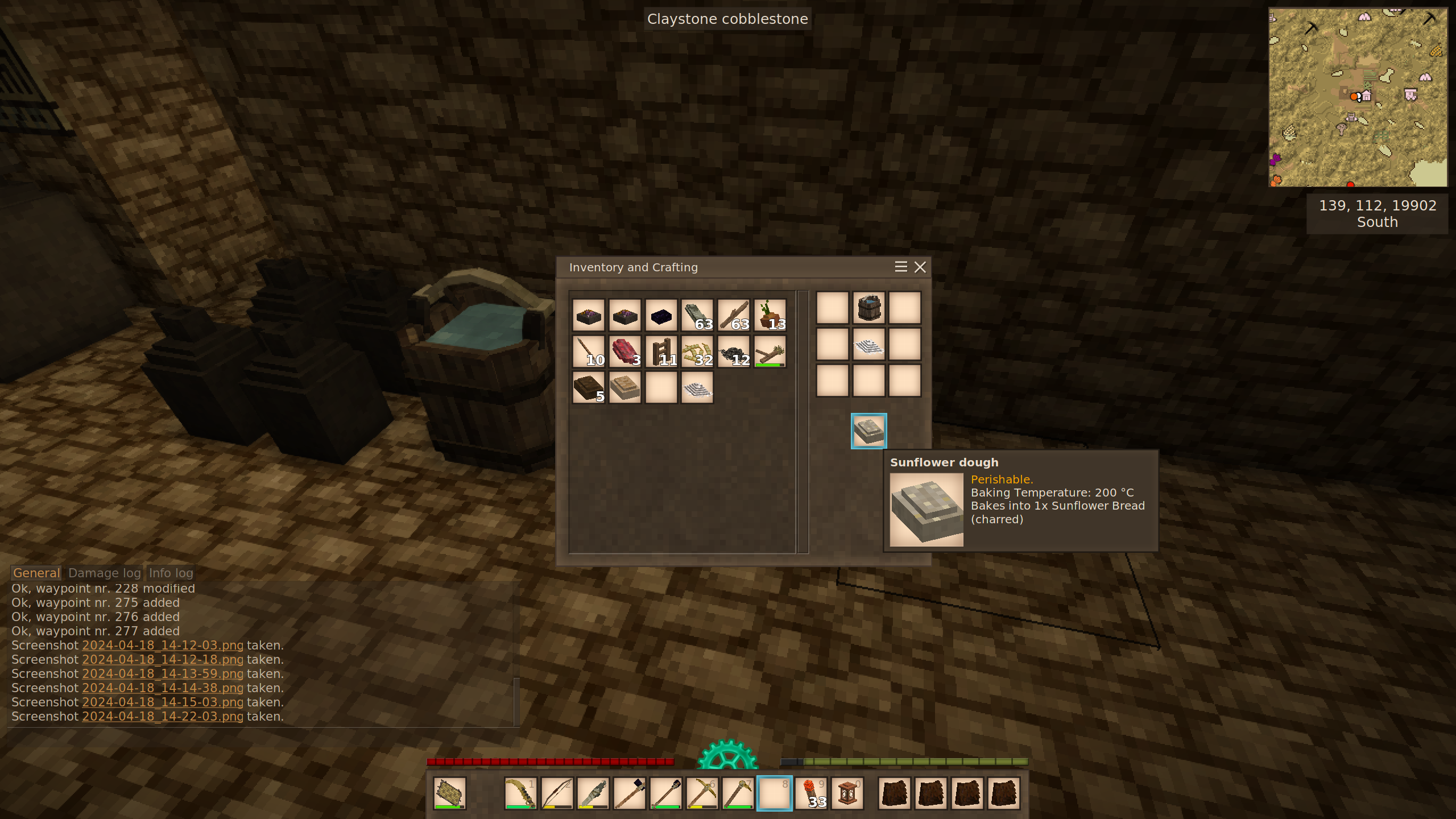Close the Inventory and Crafting window

click(920, 267)
